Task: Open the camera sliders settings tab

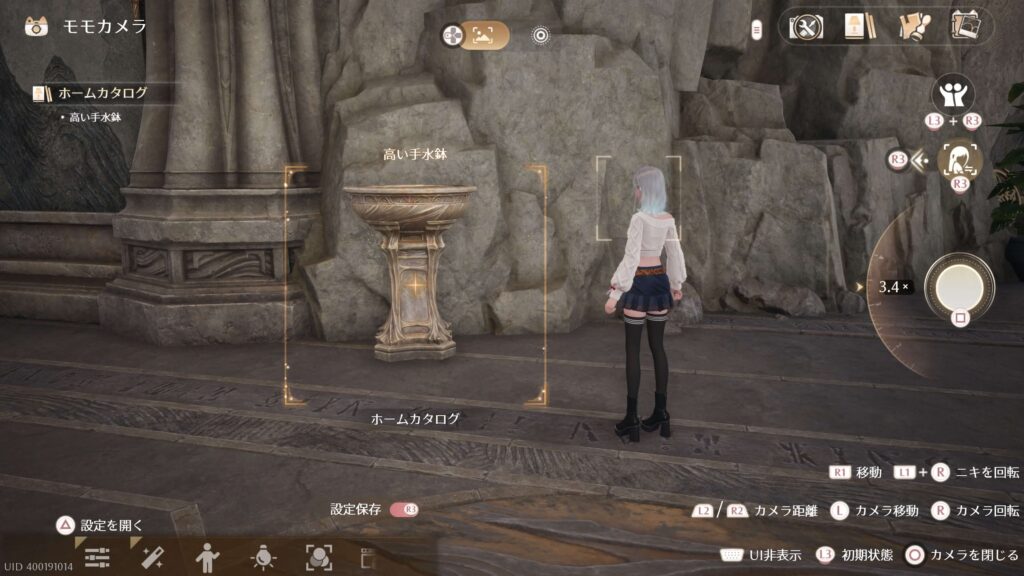Action: pos(97,558)
